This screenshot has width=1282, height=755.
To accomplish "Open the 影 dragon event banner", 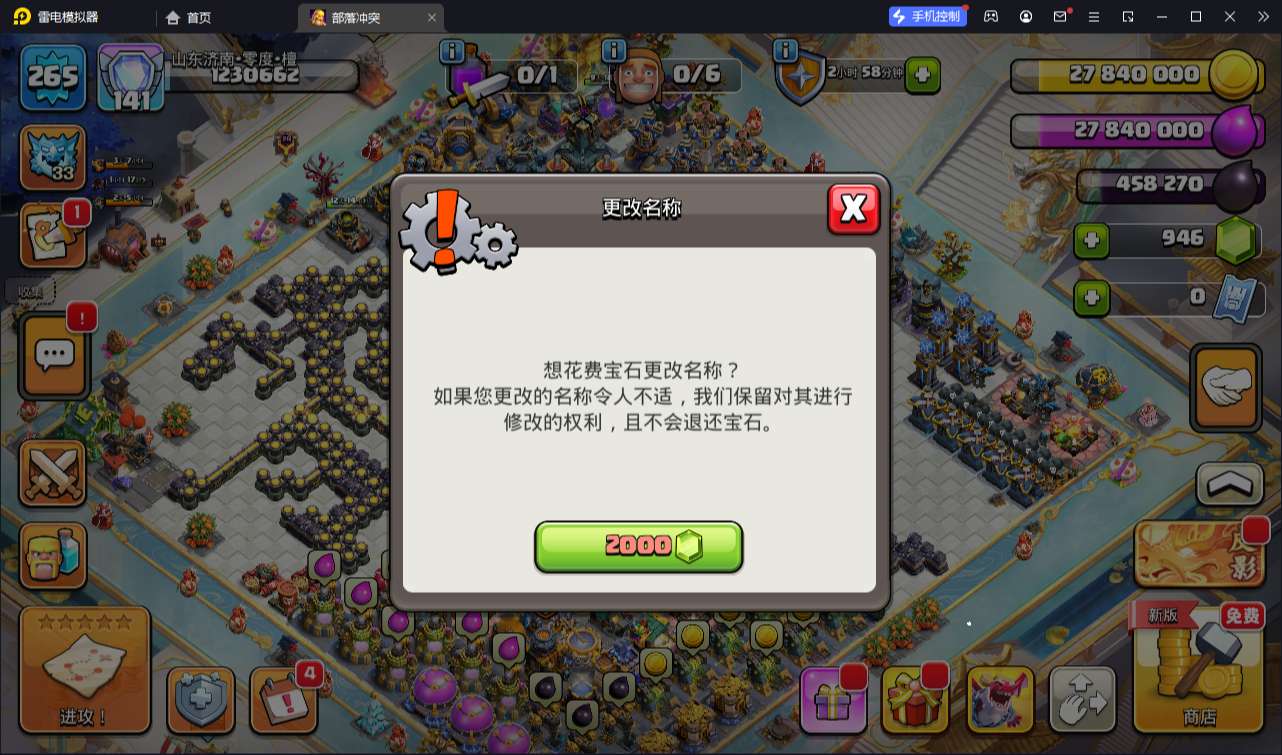I will (1197, 553).
